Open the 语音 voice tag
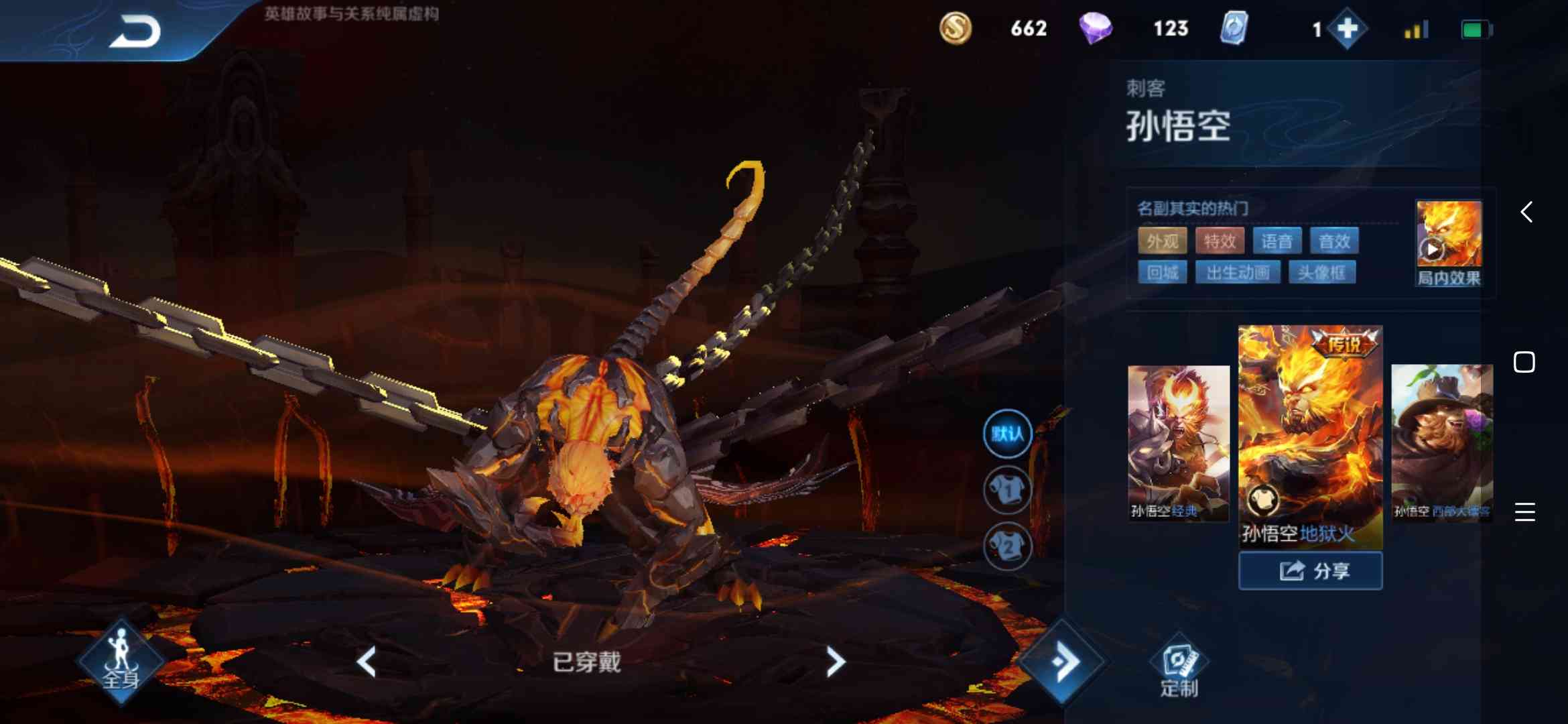 [x=1278, y=241]
